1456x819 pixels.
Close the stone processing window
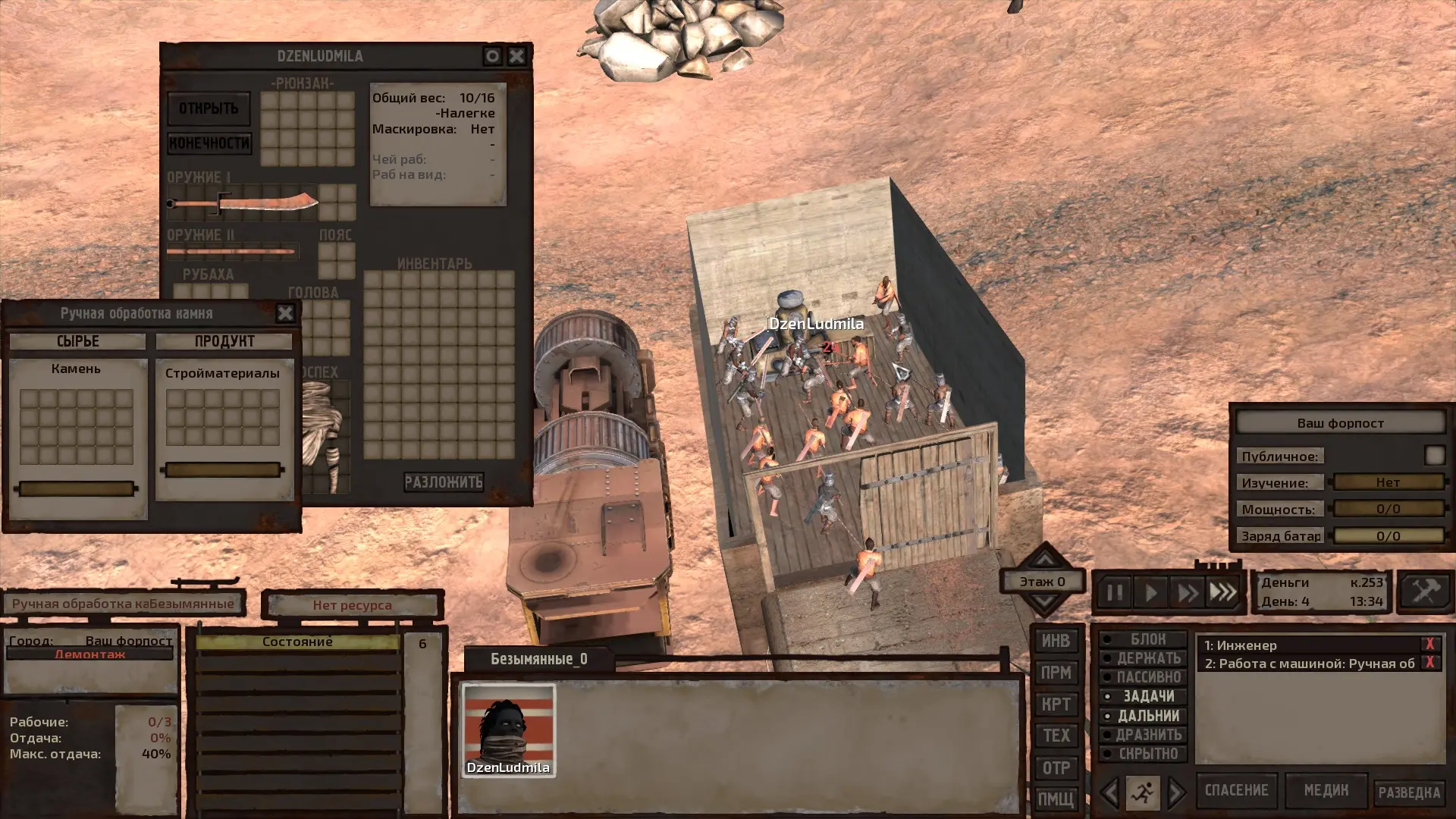pos(285,313)
